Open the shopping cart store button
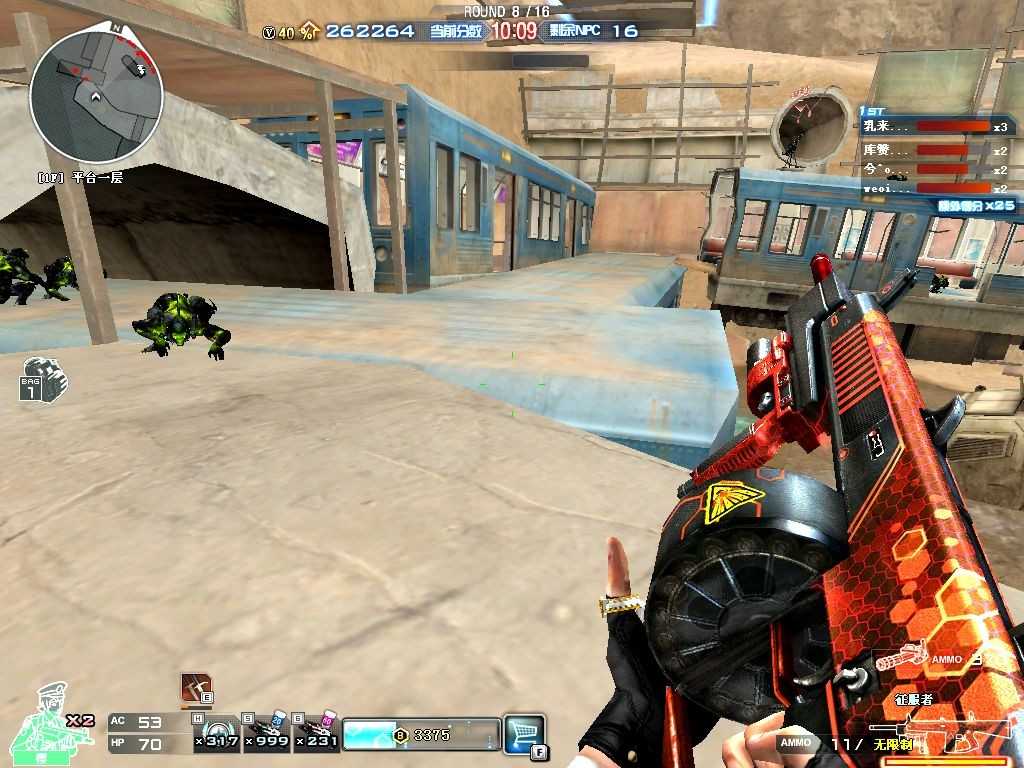The width and height of the screenshot is (1024, 768). pyautogui.click(x=524, y=733)
